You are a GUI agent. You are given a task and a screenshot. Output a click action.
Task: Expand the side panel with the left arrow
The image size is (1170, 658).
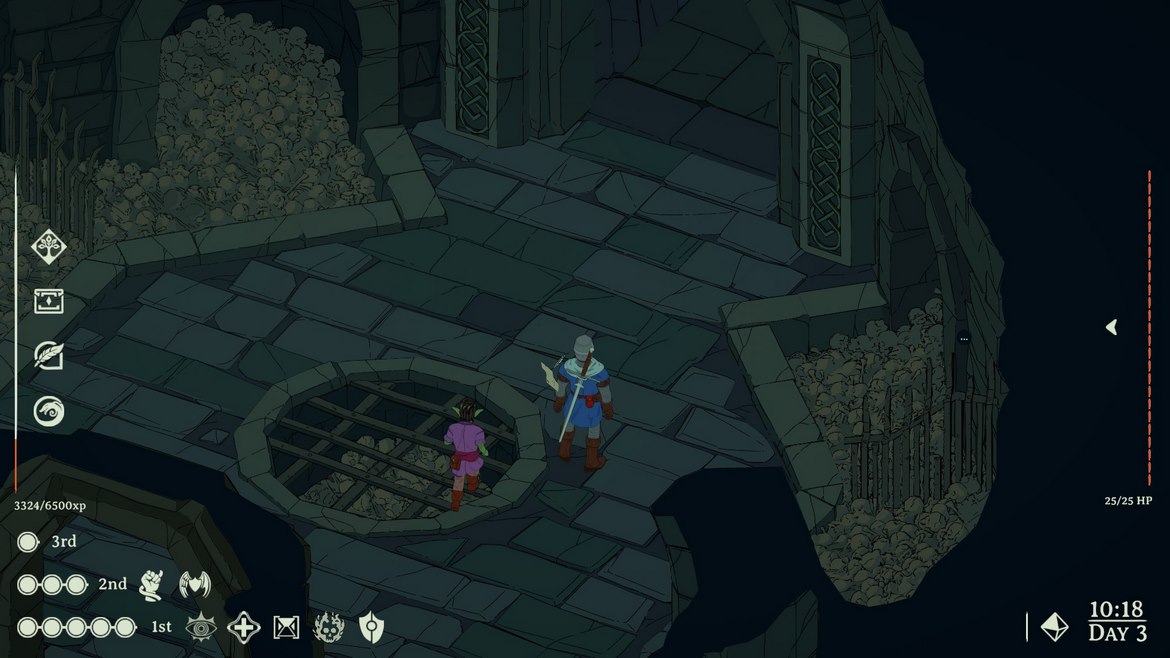[1111, 327]
